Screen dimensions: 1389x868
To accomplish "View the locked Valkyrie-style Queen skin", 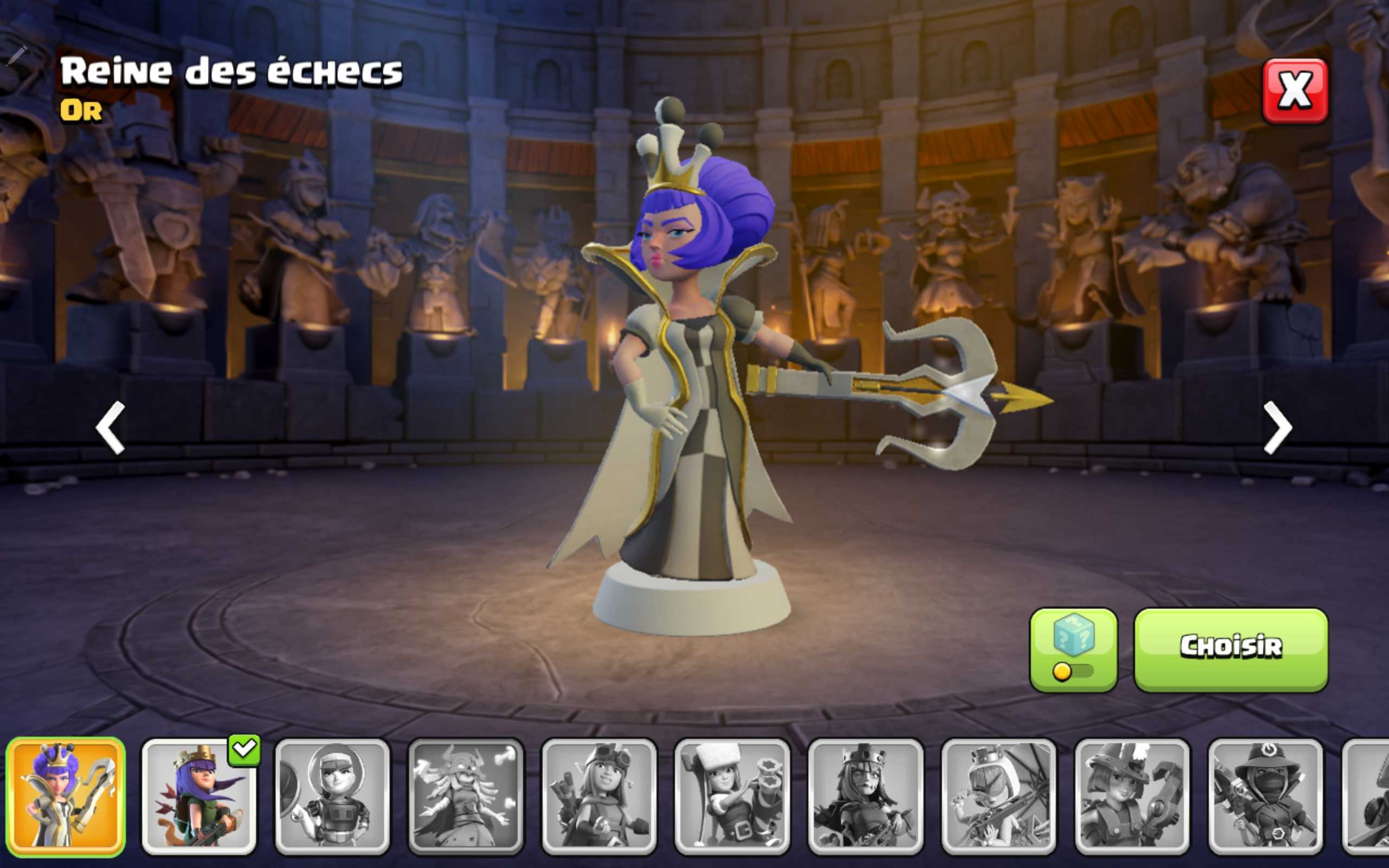I will (464, 802).
